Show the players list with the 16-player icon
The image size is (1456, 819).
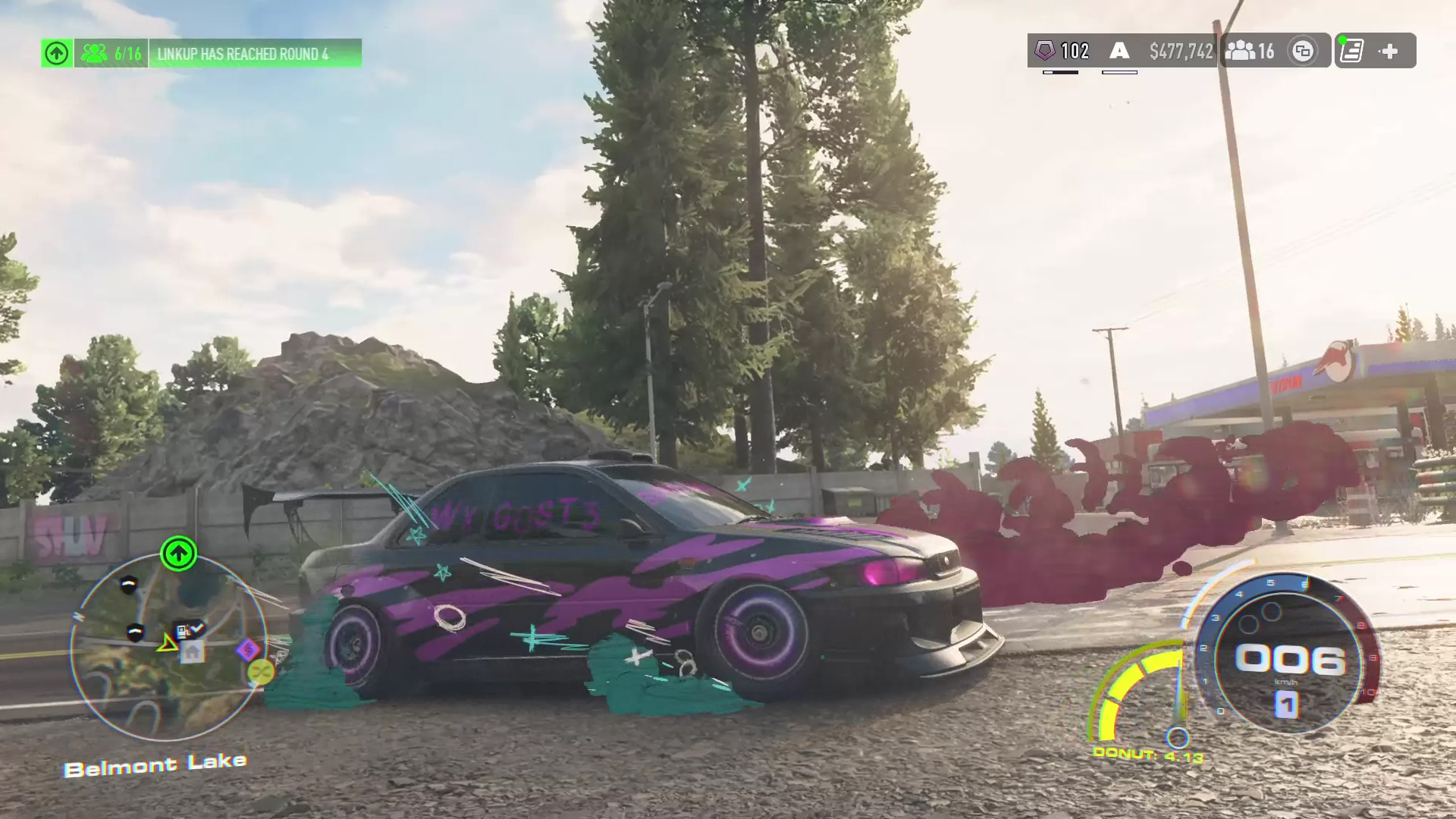(x=1250, y=51)
